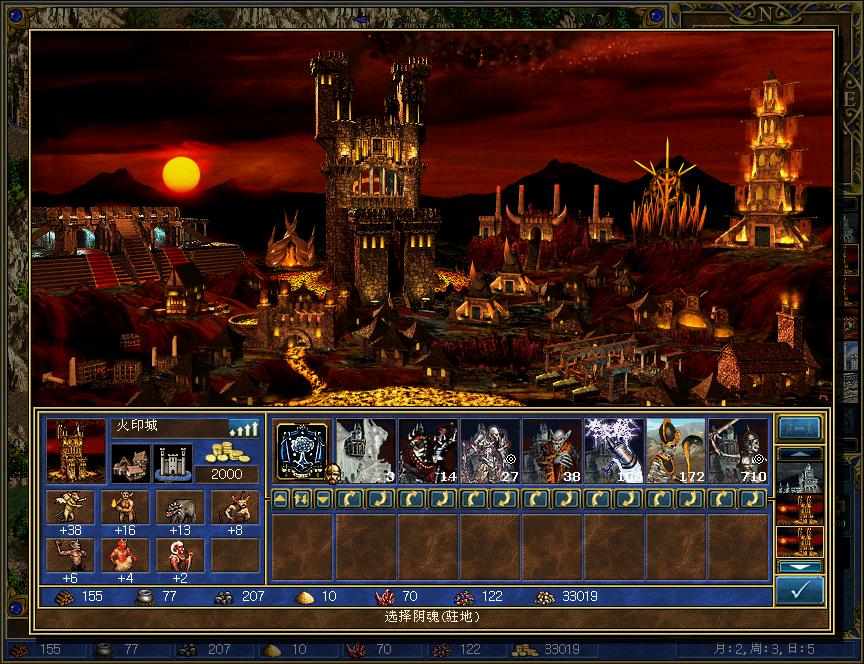Select the efreet with +4 growth
Image resolution: width=864 pixels, height=664 pixels.
click(x=125, y=556)
